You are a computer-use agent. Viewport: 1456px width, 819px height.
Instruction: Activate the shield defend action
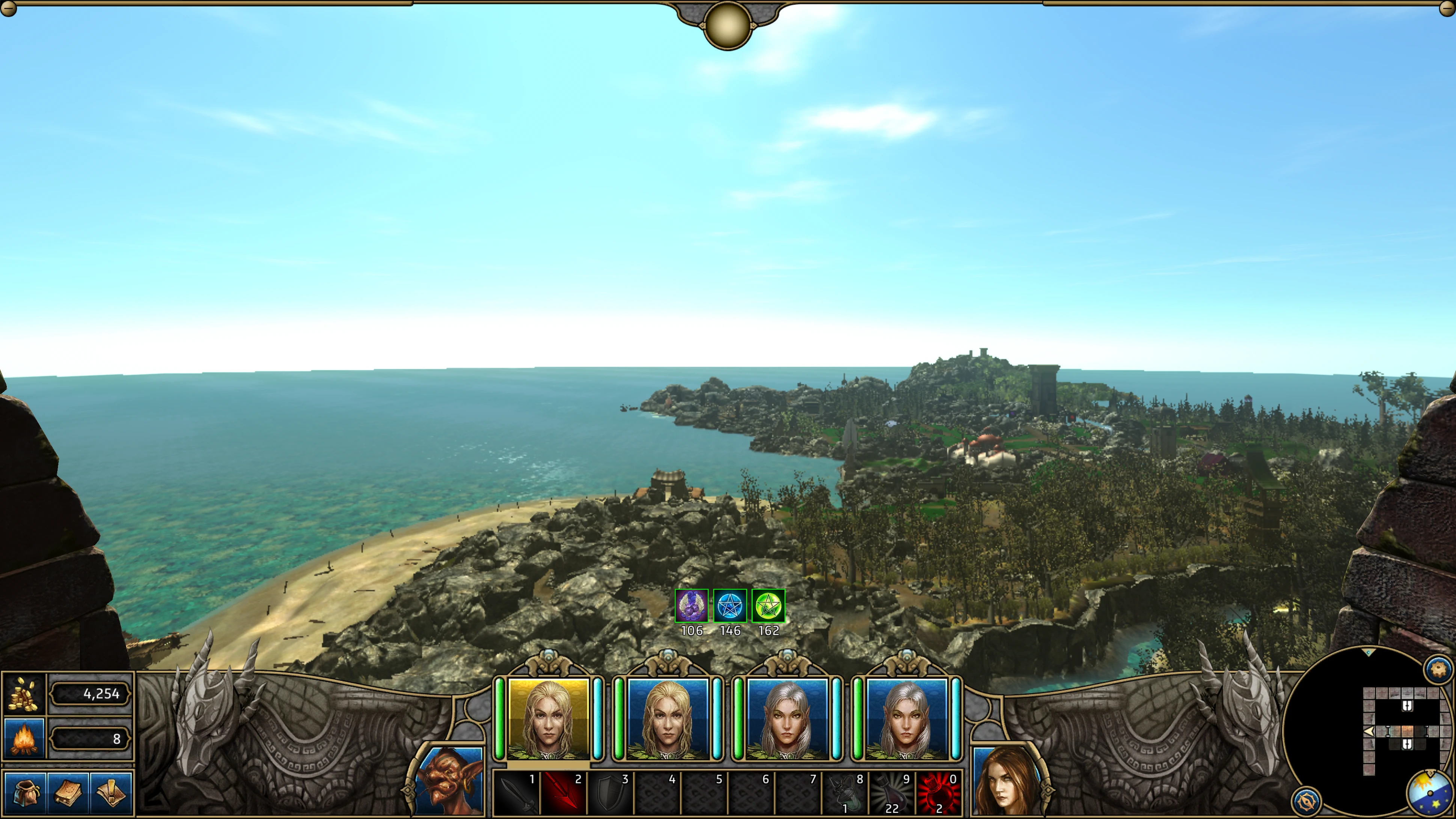(x=610, y=793)
